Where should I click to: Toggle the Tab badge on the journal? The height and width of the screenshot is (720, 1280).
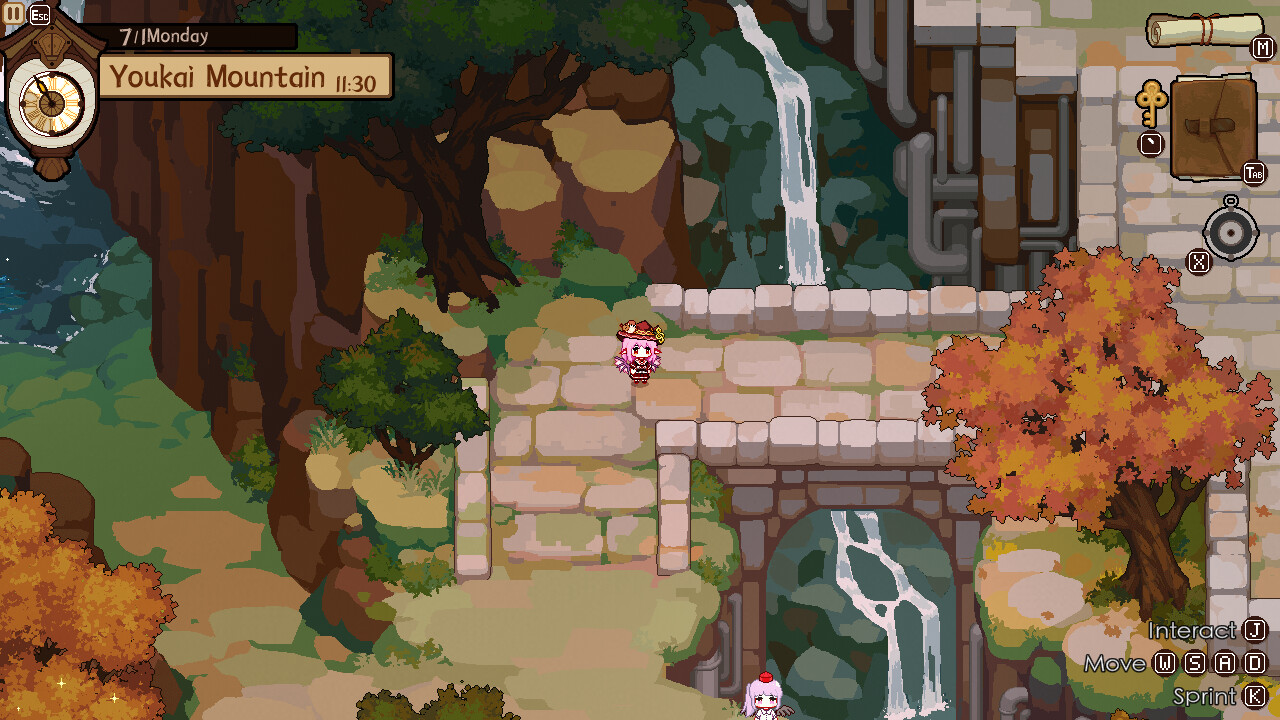tap(1255, 171)
